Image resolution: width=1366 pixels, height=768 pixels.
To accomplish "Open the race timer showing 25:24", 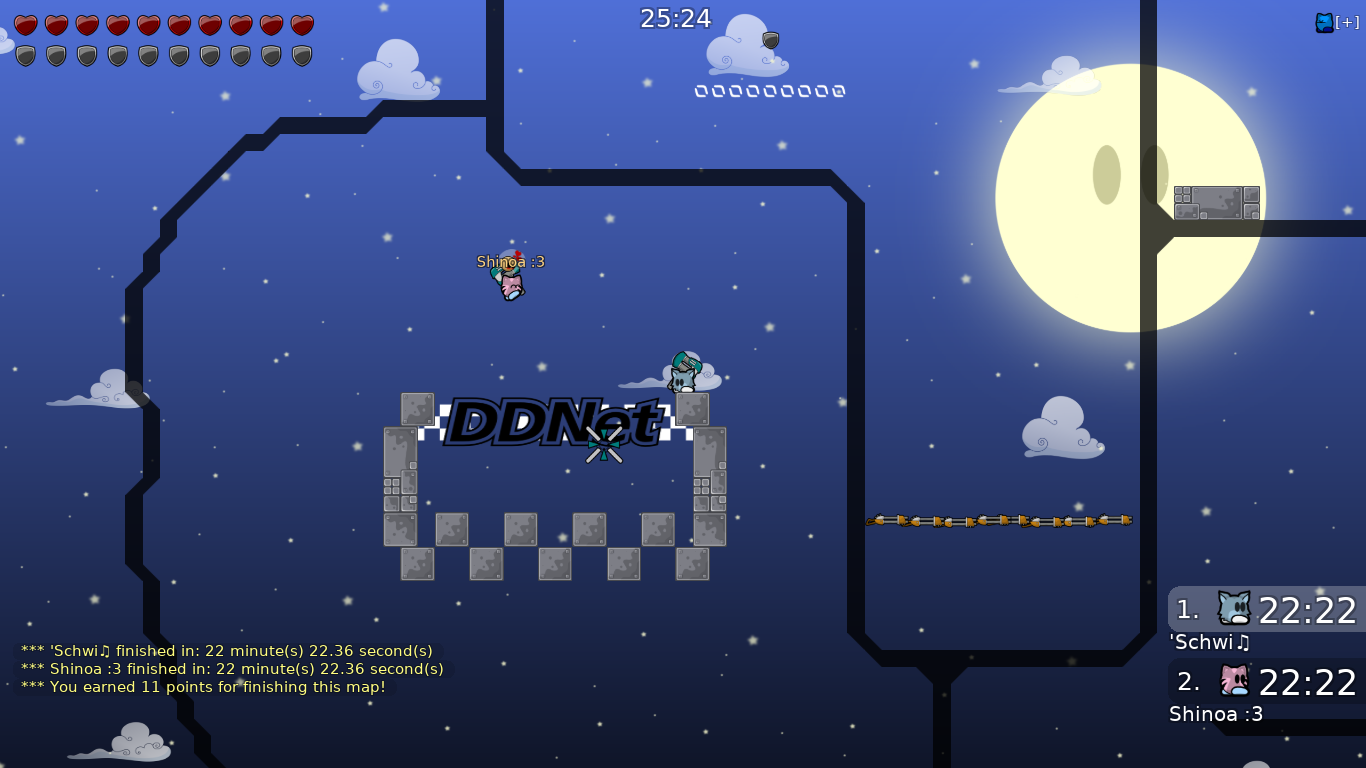I will 676,18.
